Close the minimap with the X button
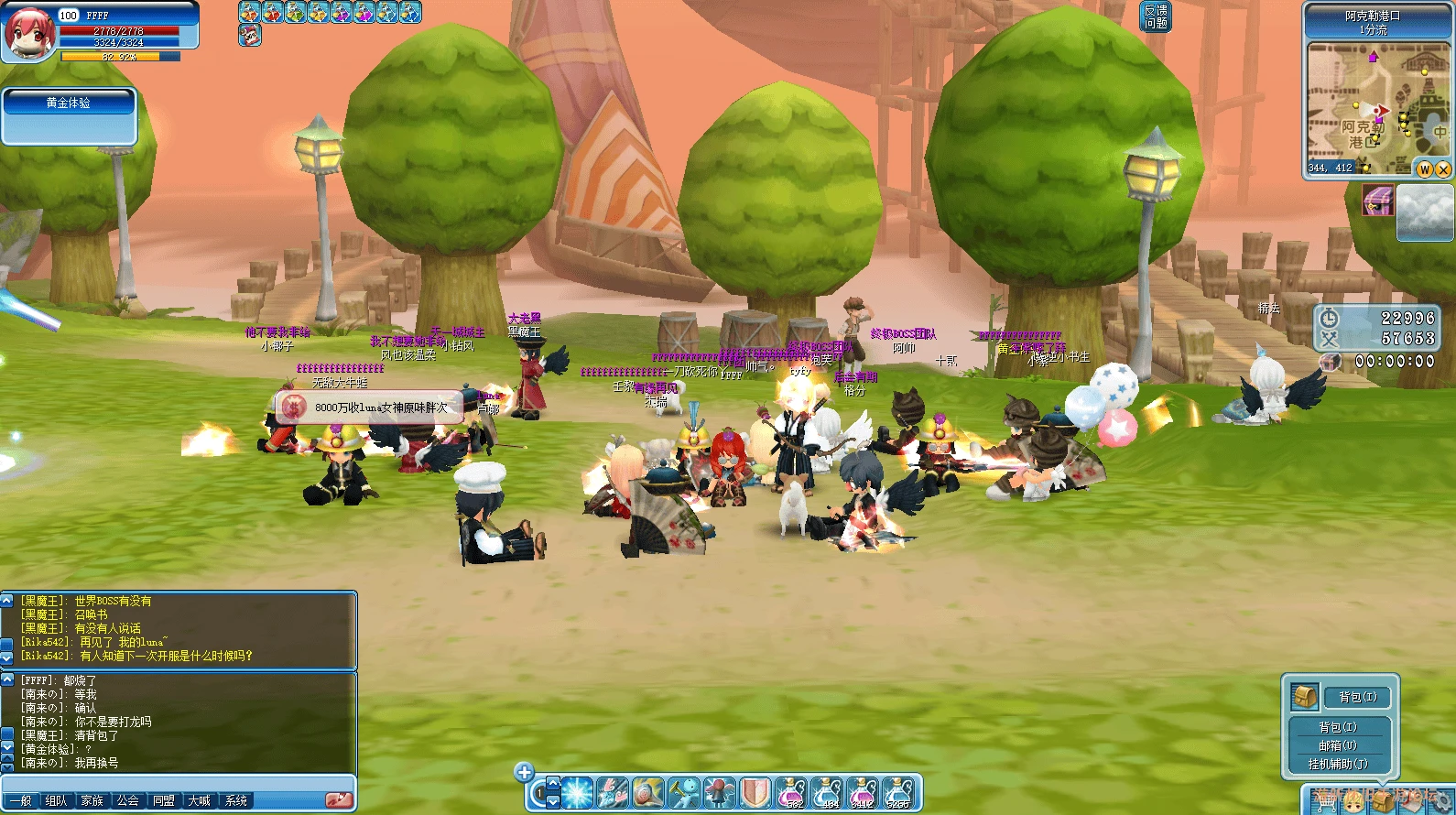 [x=1443, y=169]
